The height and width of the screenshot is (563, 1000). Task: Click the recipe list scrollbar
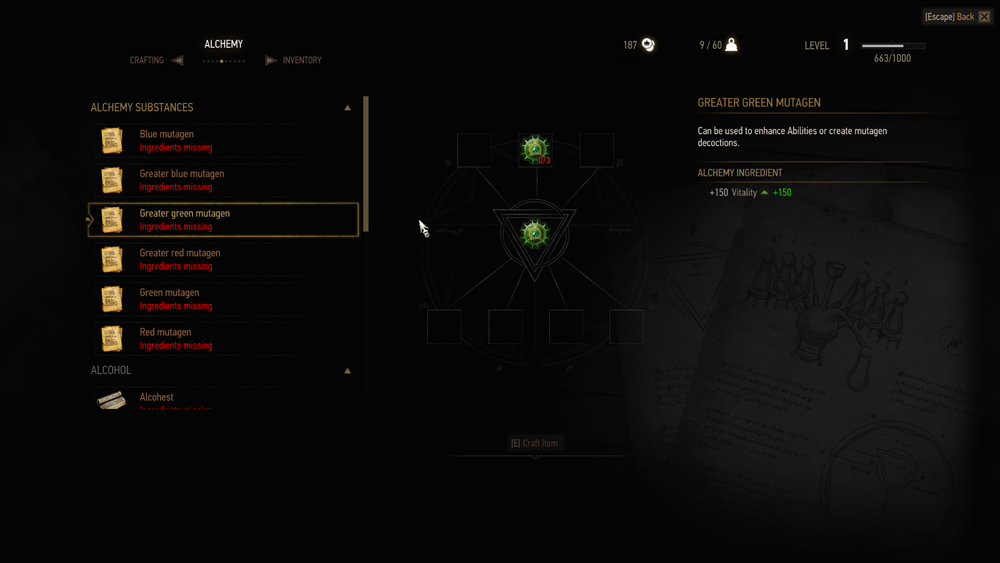click(366, 165)
